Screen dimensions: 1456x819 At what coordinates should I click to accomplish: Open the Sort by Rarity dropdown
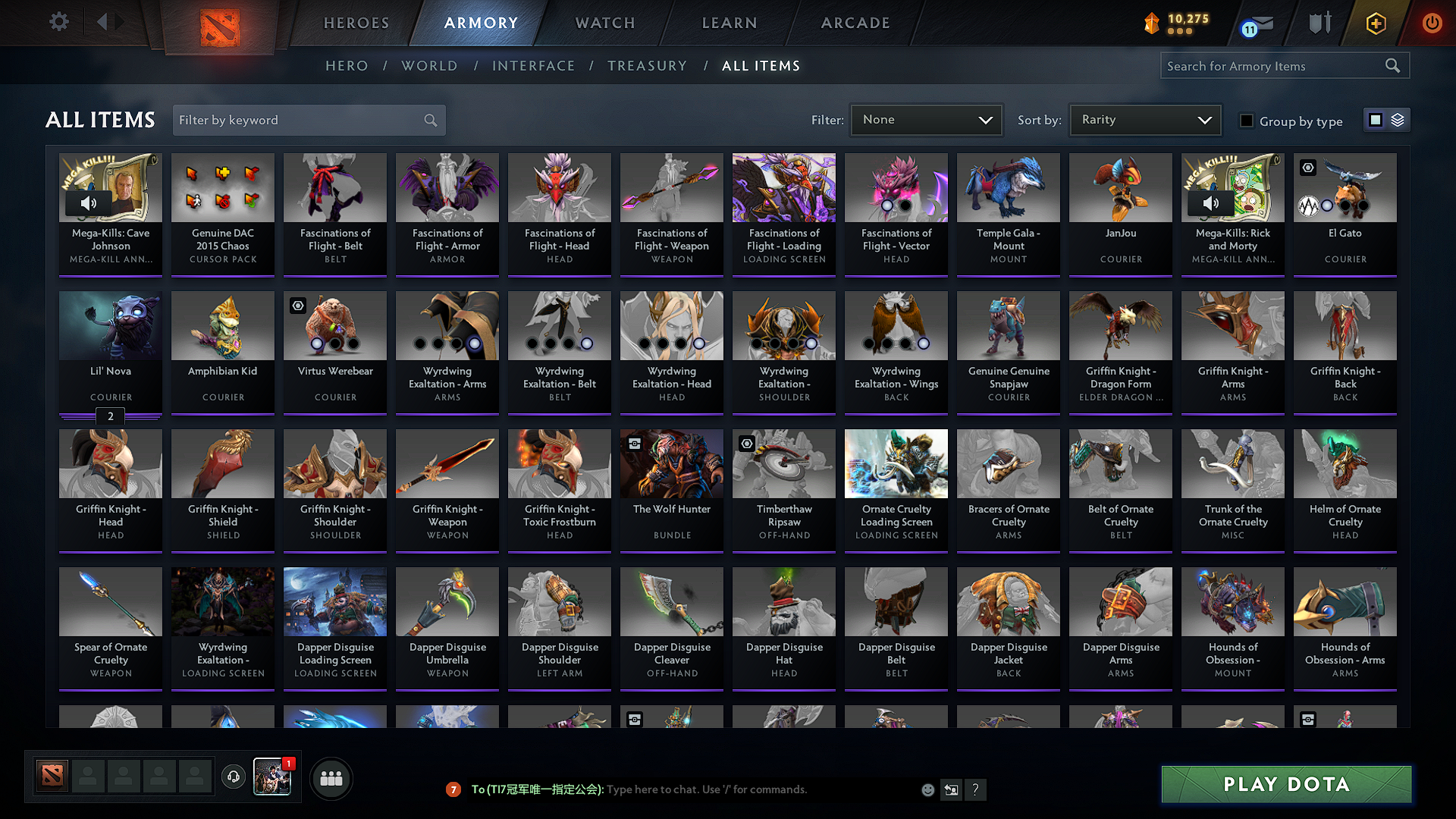[1144, 119]
